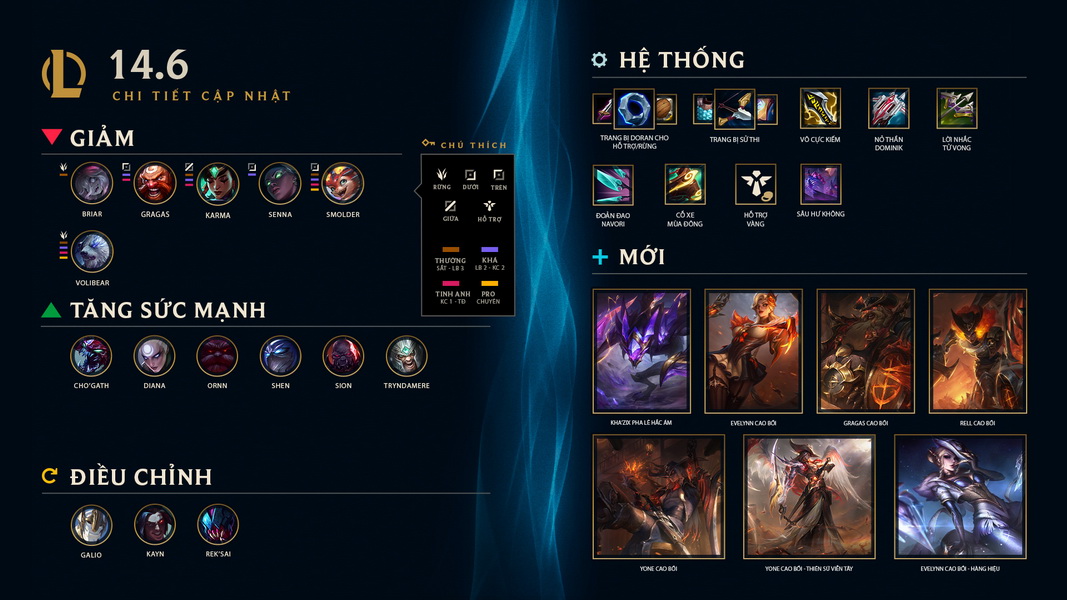Select the Rell Cao Bồi skin thumbnail
Image resolution: width=1067 pixels, height=600 pixels.
coord(977,351)
